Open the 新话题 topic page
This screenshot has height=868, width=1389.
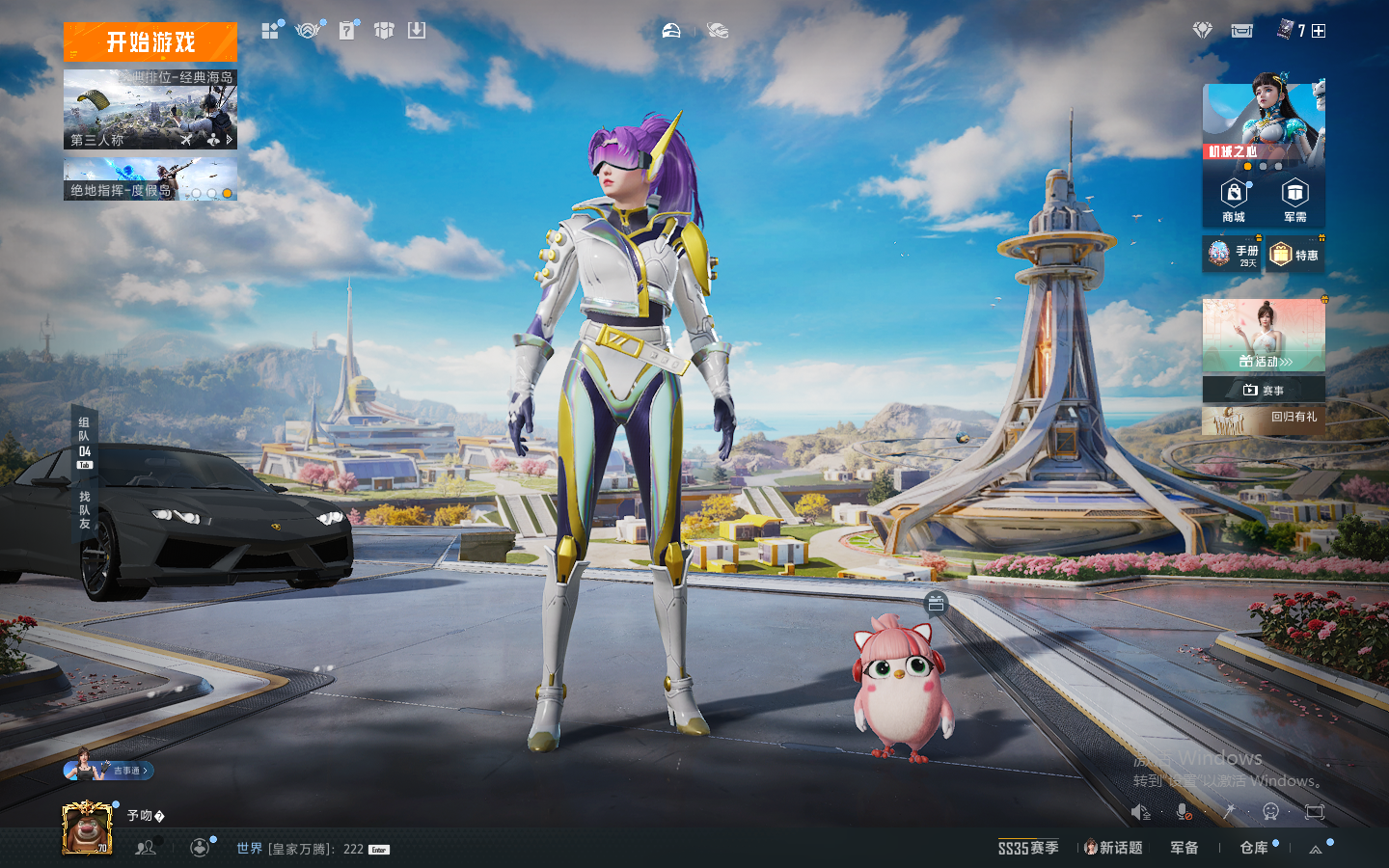[1113, 848]
